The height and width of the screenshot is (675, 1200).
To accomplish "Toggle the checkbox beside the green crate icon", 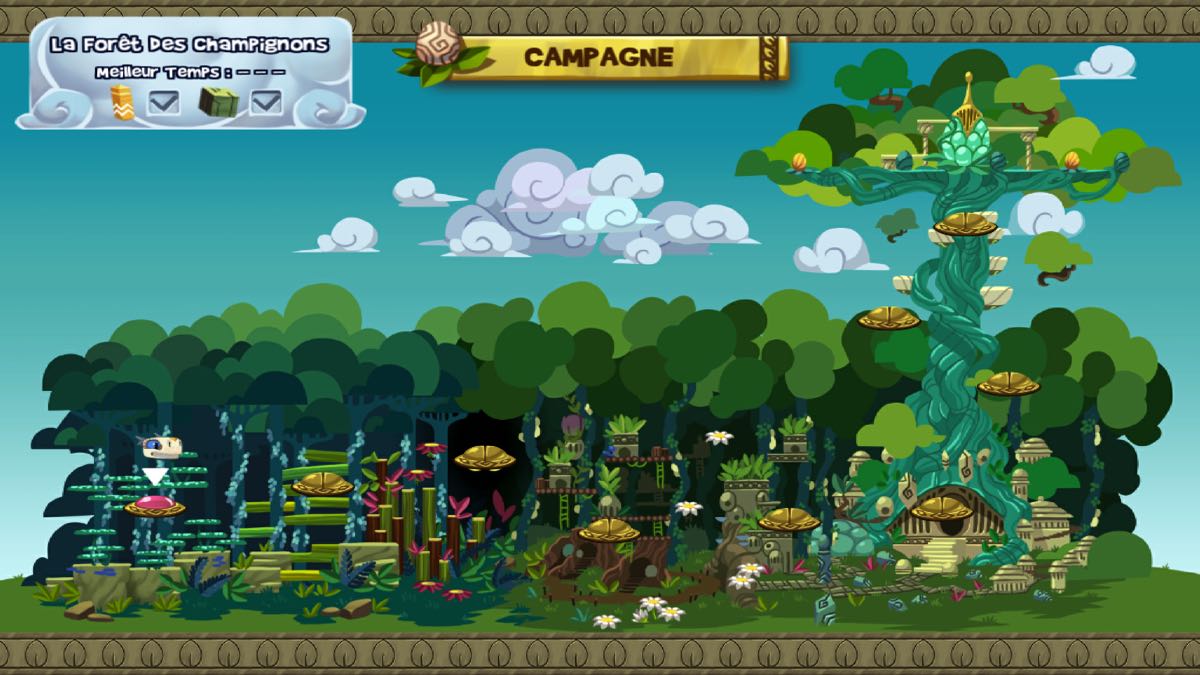I will coord(266,102).
